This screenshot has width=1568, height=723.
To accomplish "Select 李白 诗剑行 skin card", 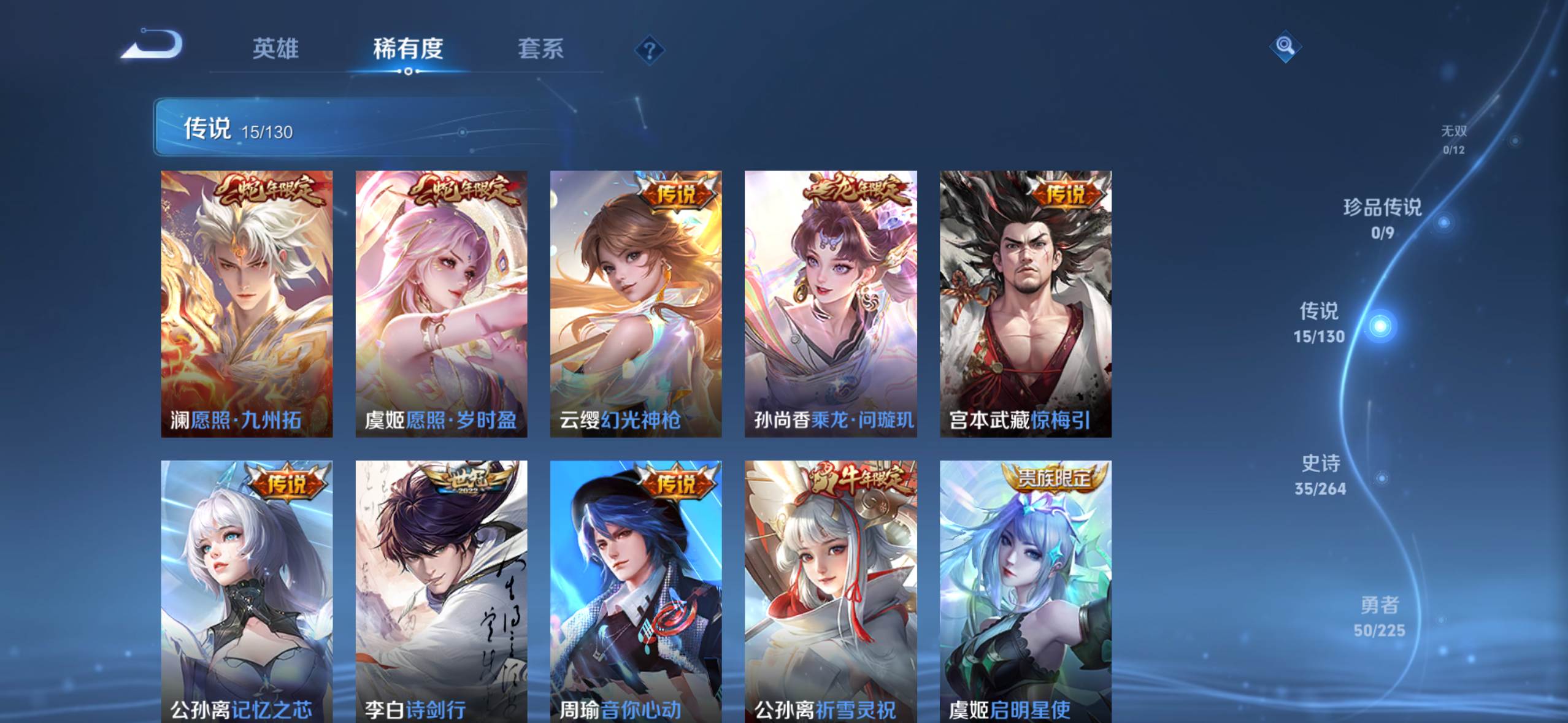I will [441, 592].
